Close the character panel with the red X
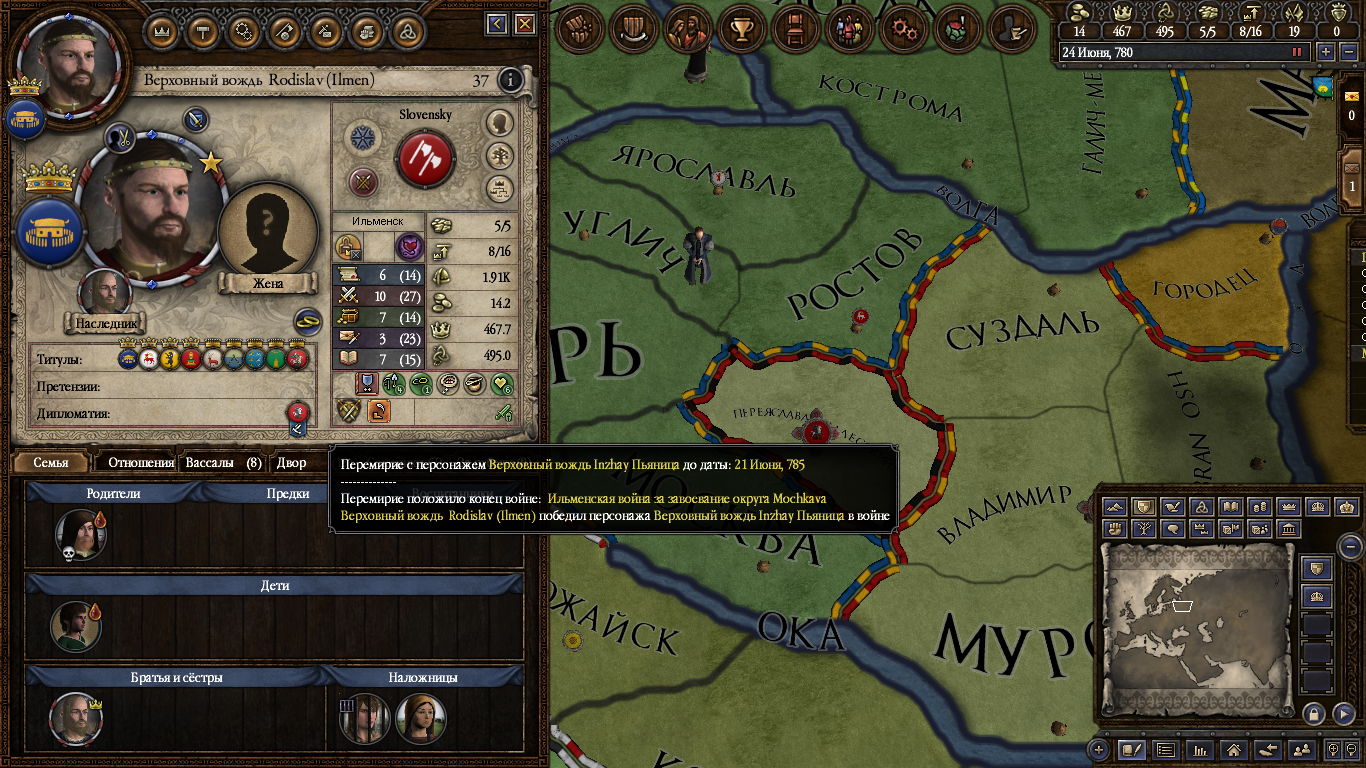Viewport: 1366px width, 768px height. point(525,24)
